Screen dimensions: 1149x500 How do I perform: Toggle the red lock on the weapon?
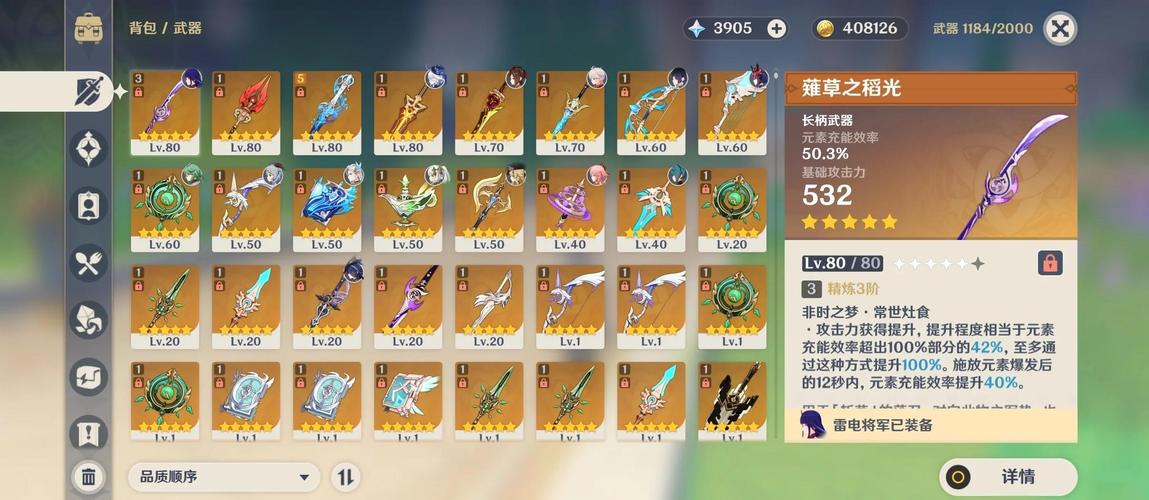1050,263
